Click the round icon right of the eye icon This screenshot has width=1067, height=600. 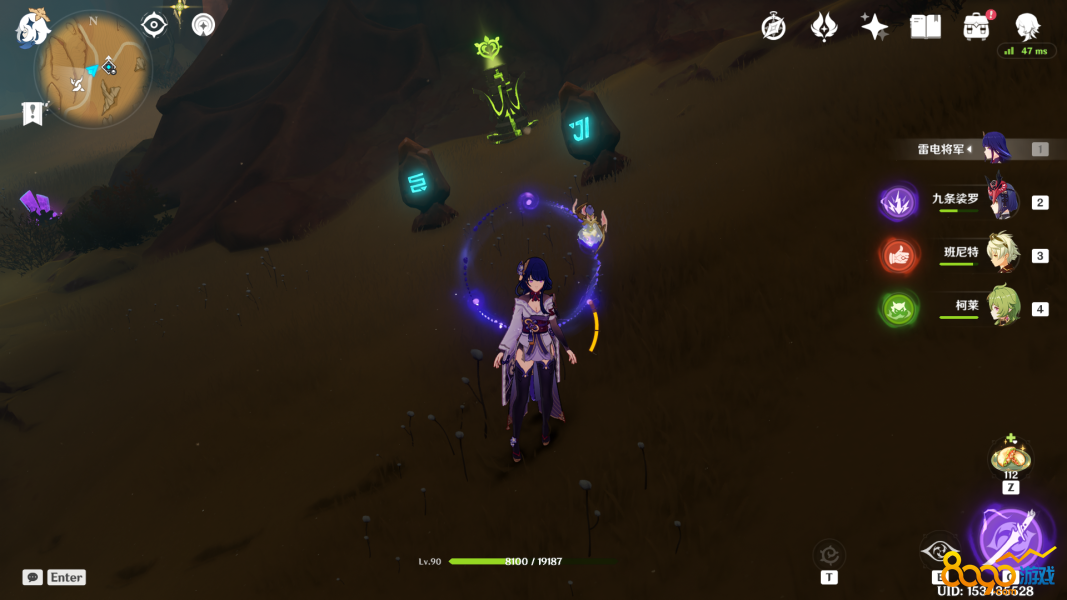pos(203,25)
